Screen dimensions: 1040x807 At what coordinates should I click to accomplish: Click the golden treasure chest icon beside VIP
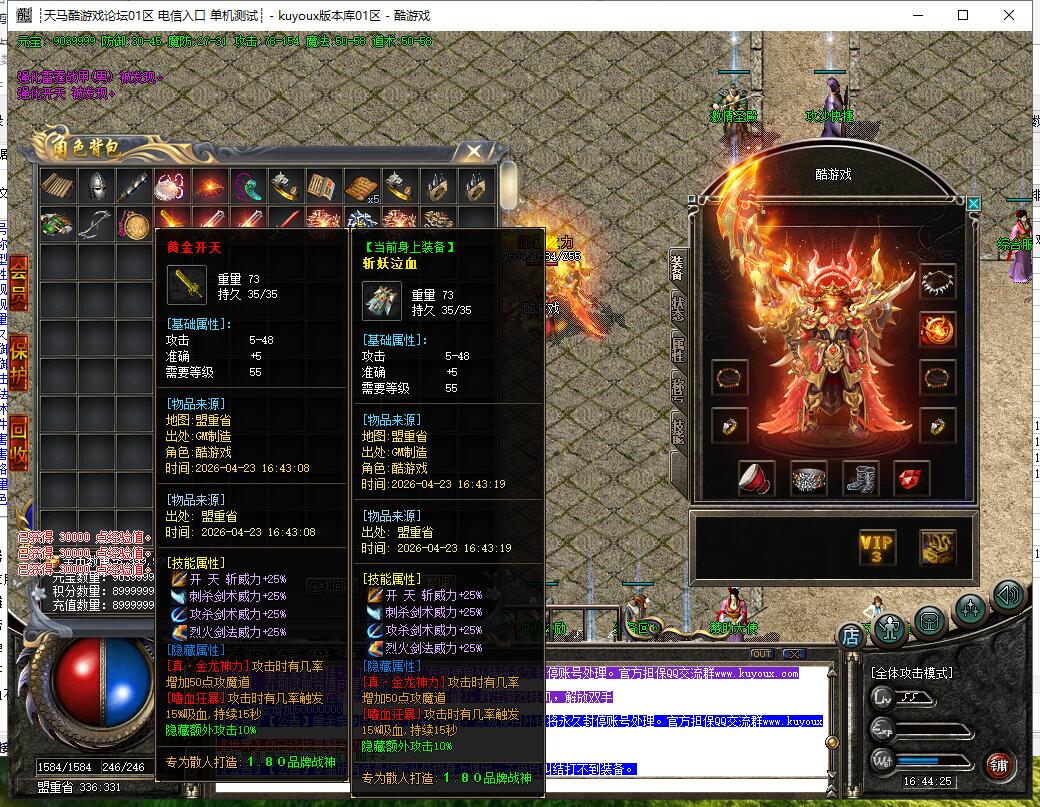[x=937, y=547]
